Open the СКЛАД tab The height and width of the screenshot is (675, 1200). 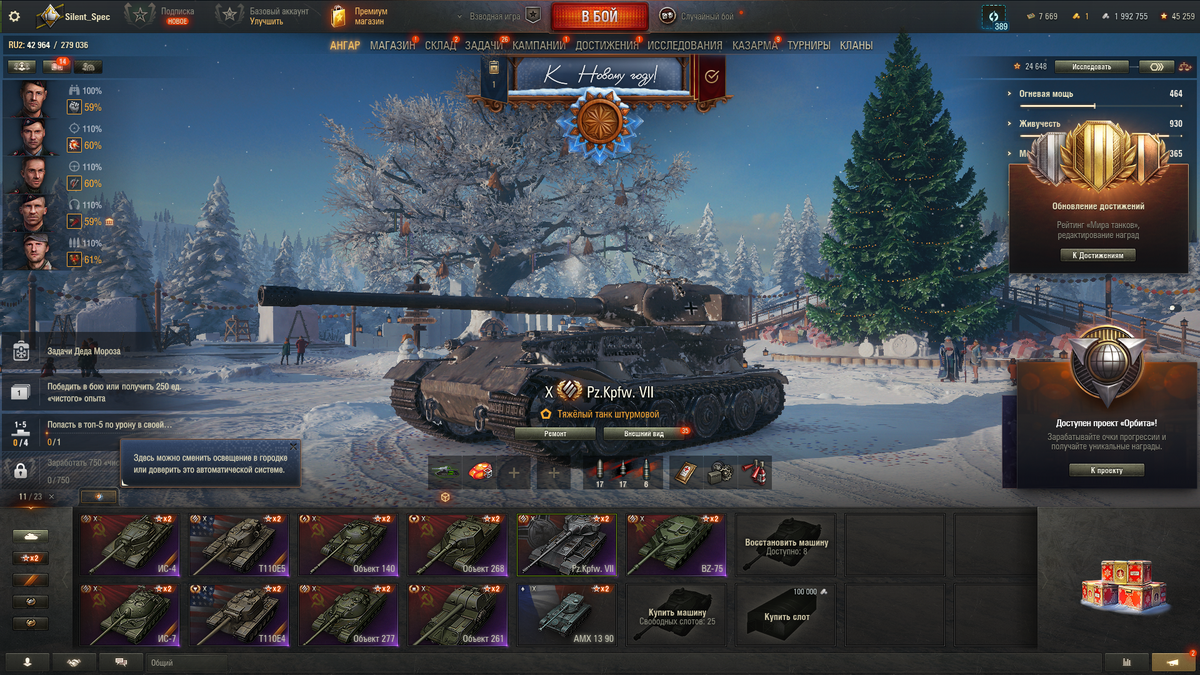440,45
